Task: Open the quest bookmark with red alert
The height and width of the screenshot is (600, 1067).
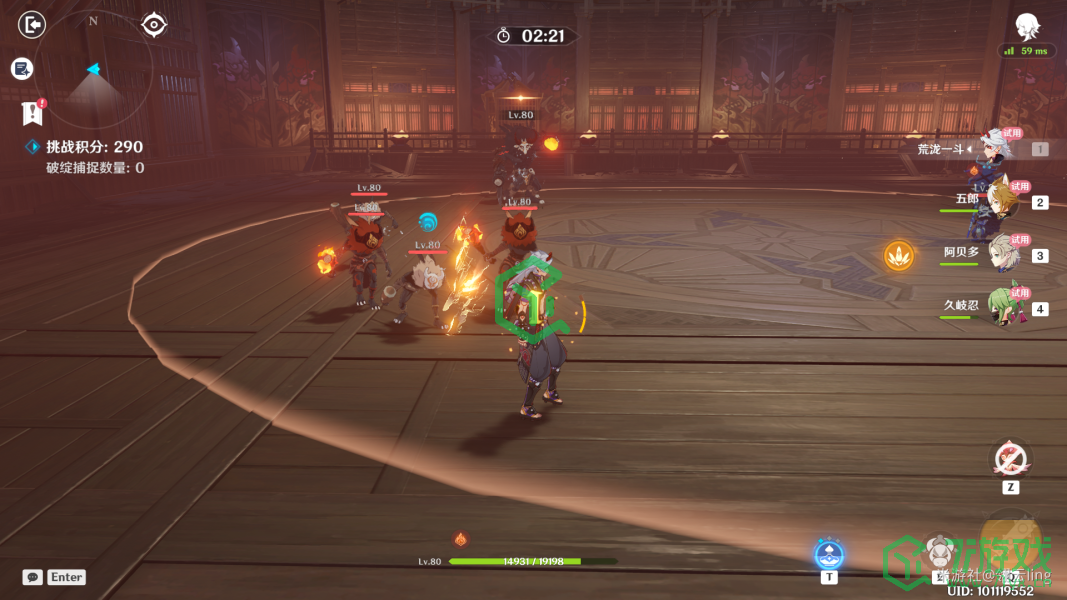Action: (32, 111)
